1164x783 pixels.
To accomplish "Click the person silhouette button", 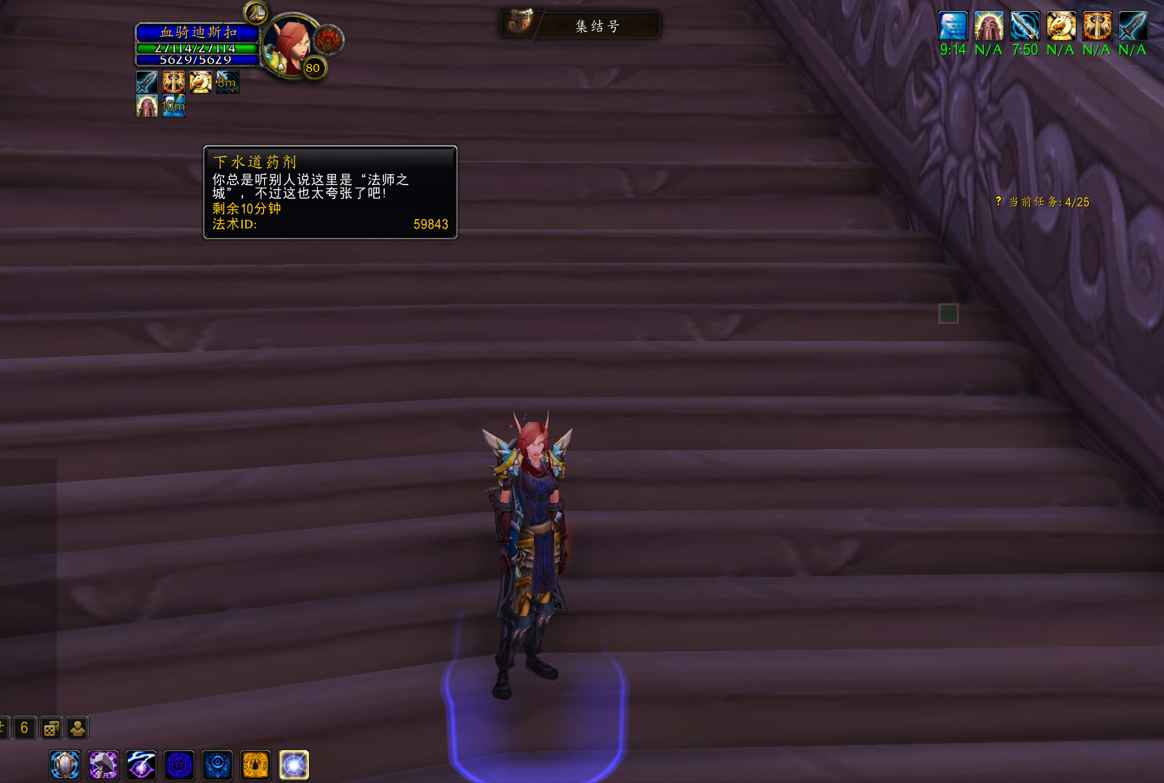I will (77, 728).
